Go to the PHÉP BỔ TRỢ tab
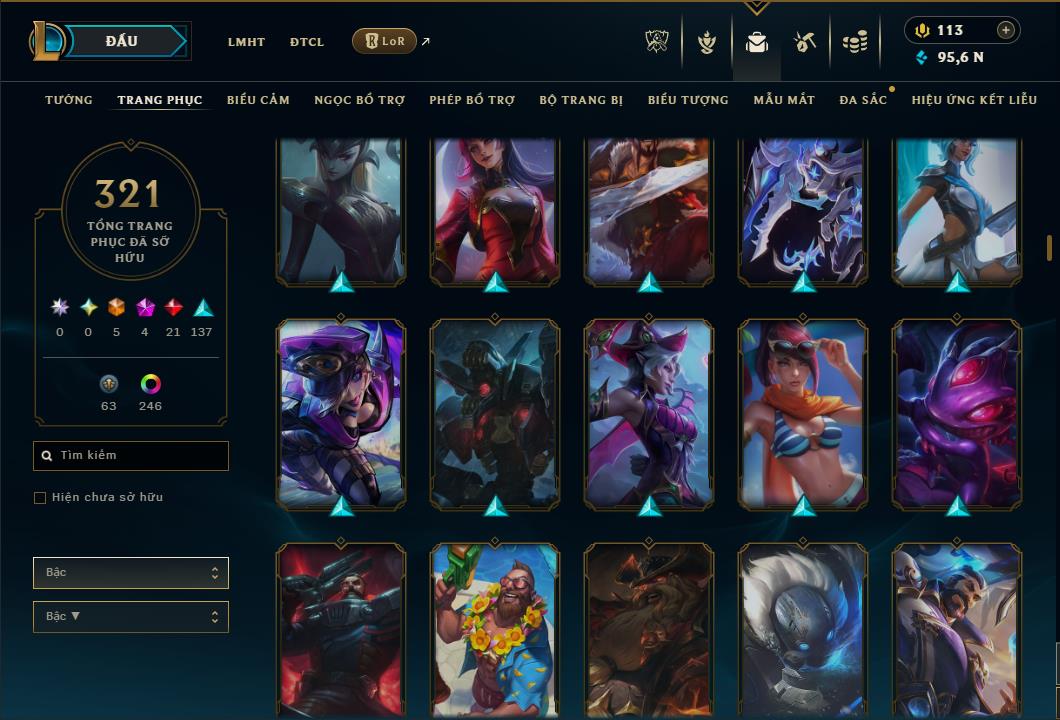This screenshot has width=1060, height=720. pos(472,100)
